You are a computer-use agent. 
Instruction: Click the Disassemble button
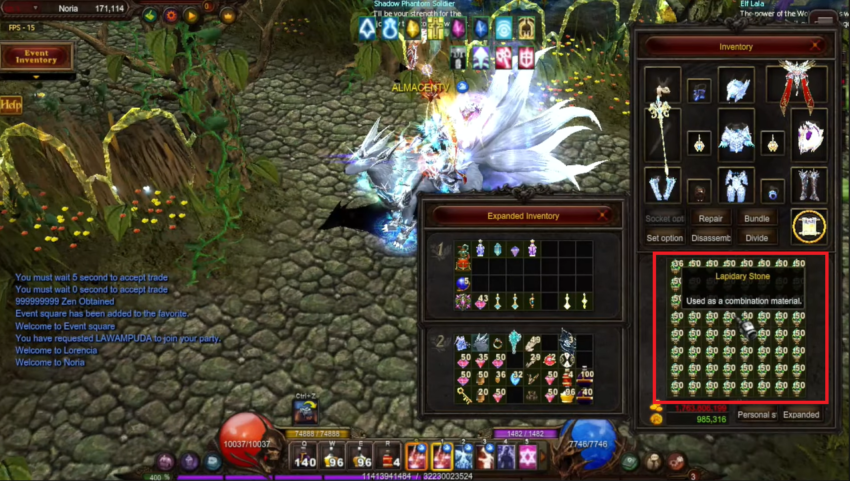pos(710,238)
